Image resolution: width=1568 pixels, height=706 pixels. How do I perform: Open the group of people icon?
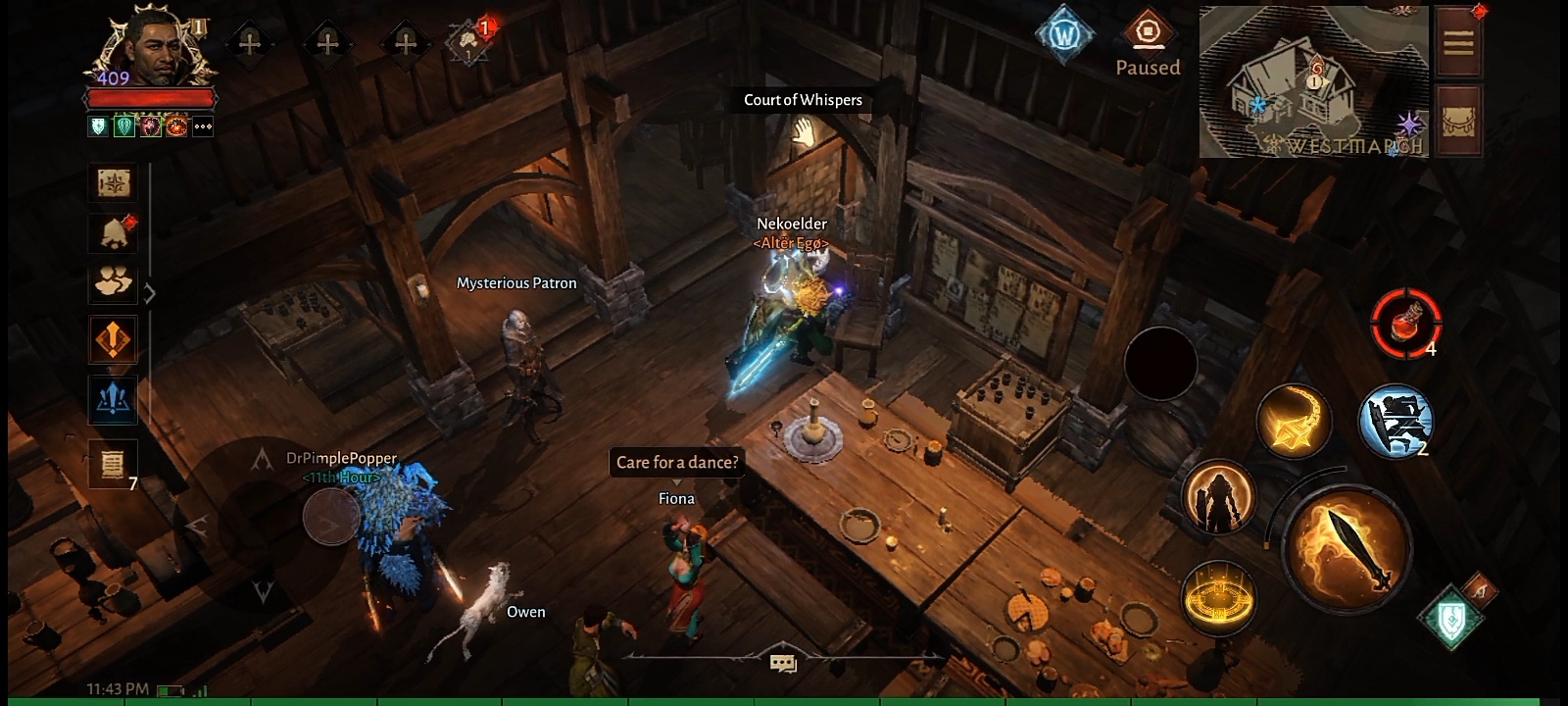click(113, 282)
